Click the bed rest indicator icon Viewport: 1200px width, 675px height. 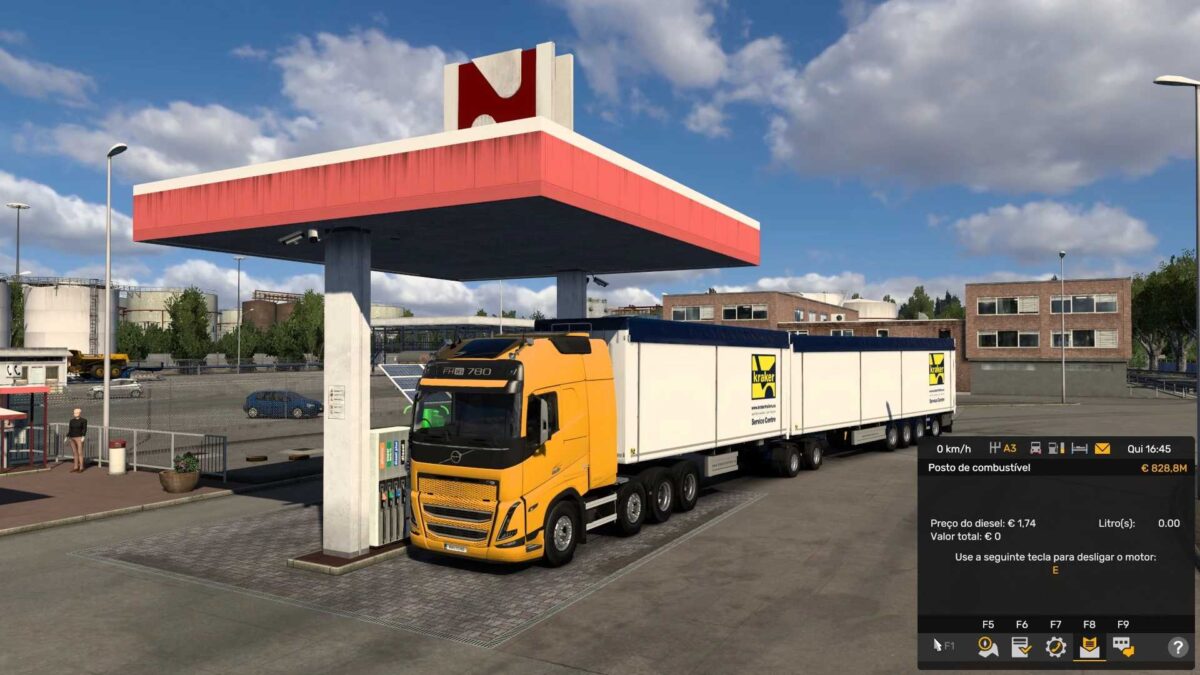point(1079,448)
